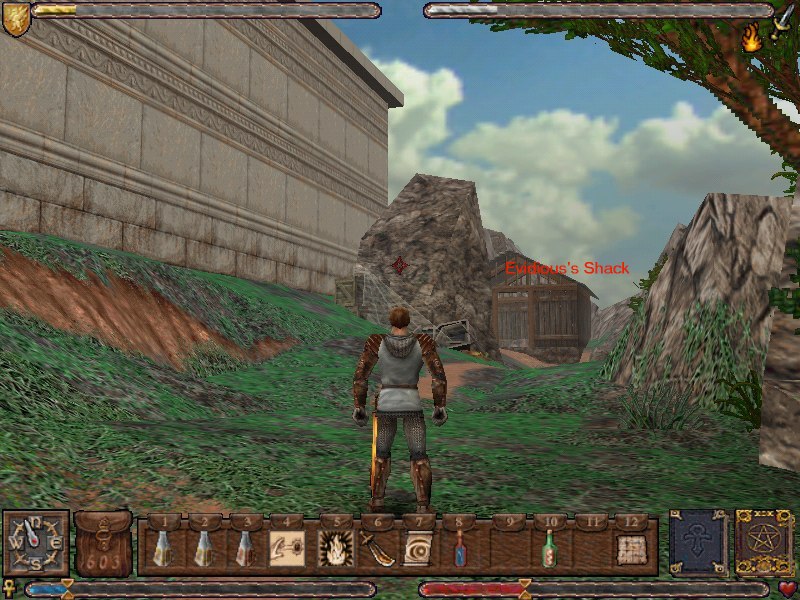Open the blue ankh journal book
800x600 pixels.
point(698,543)
